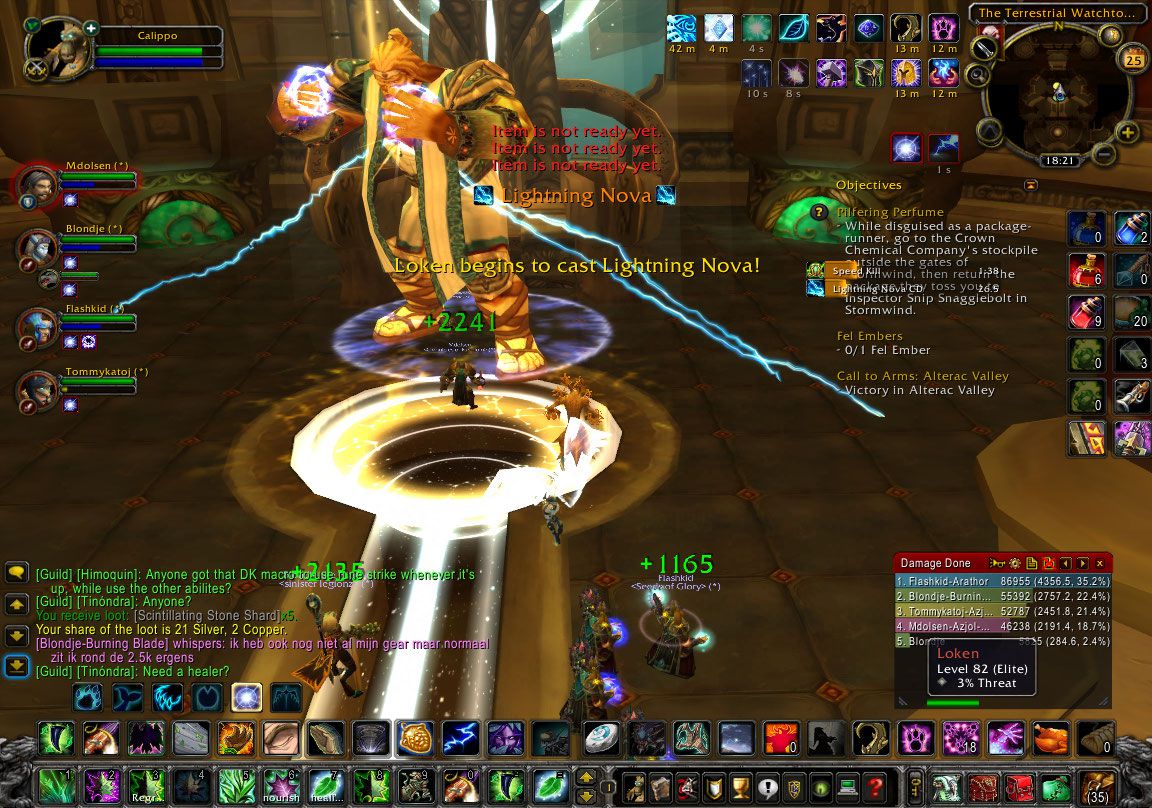The width and height of the screenshot is (1152, 808).
Task: Click the minimap zoom-out minus button
Action: 1104,154
